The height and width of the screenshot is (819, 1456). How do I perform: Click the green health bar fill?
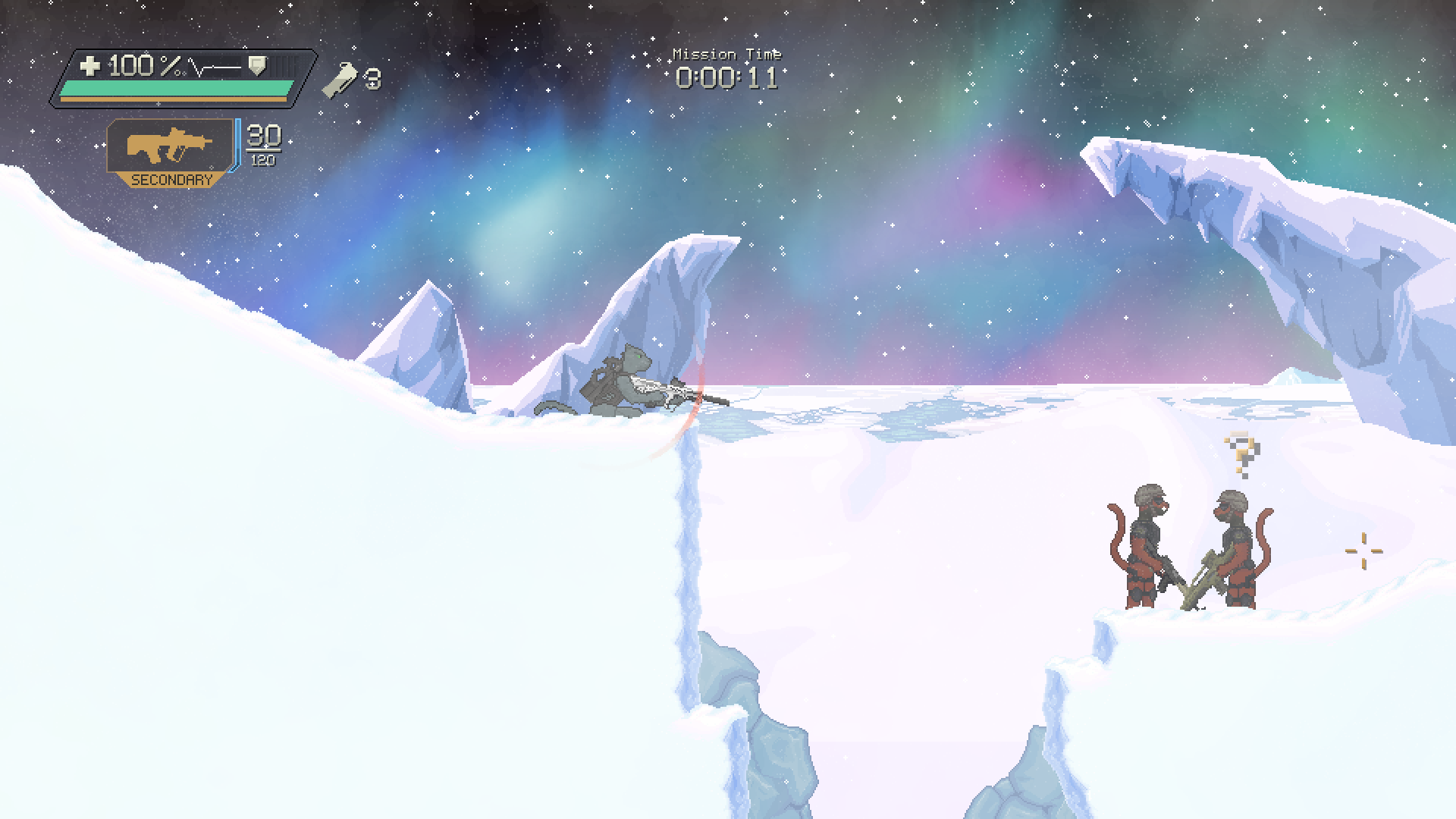[174, 87]
